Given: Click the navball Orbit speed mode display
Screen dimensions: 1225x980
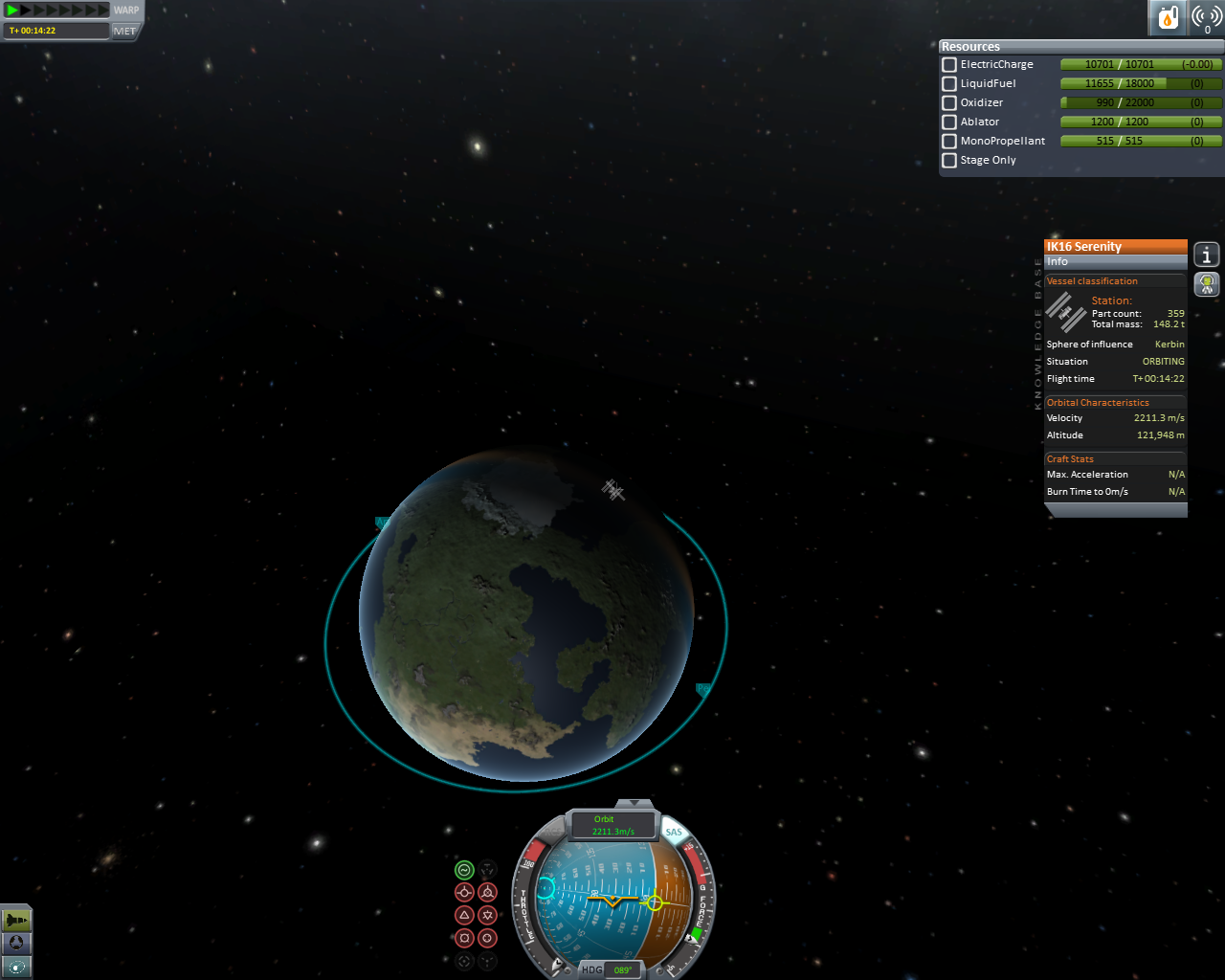Looking at the screenshot, I should [x=612, y=825].
